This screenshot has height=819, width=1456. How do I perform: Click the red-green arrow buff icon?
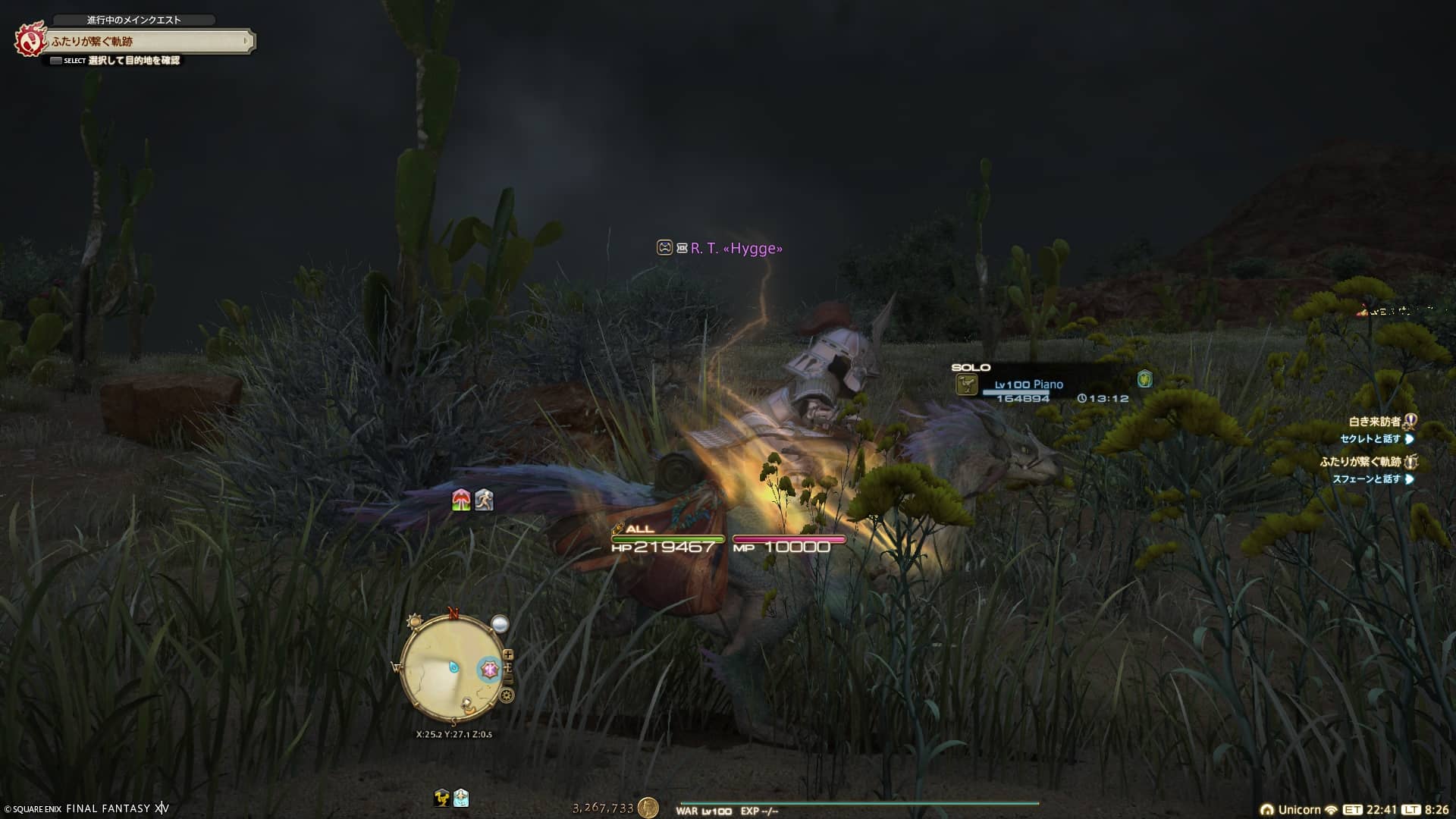click(x=461, y=500)
